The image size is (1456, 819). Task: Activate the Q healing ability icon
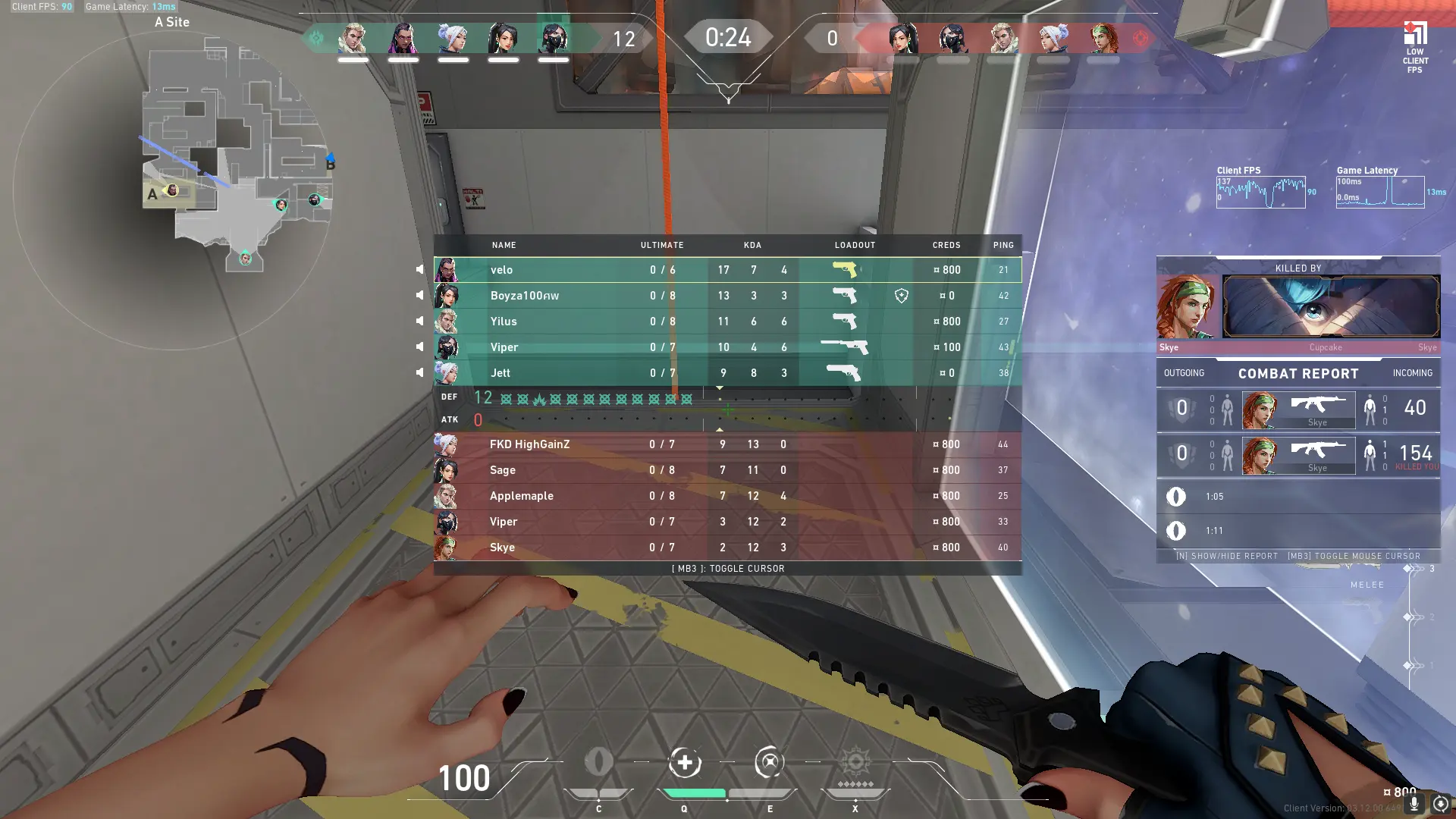pos(684,763)
